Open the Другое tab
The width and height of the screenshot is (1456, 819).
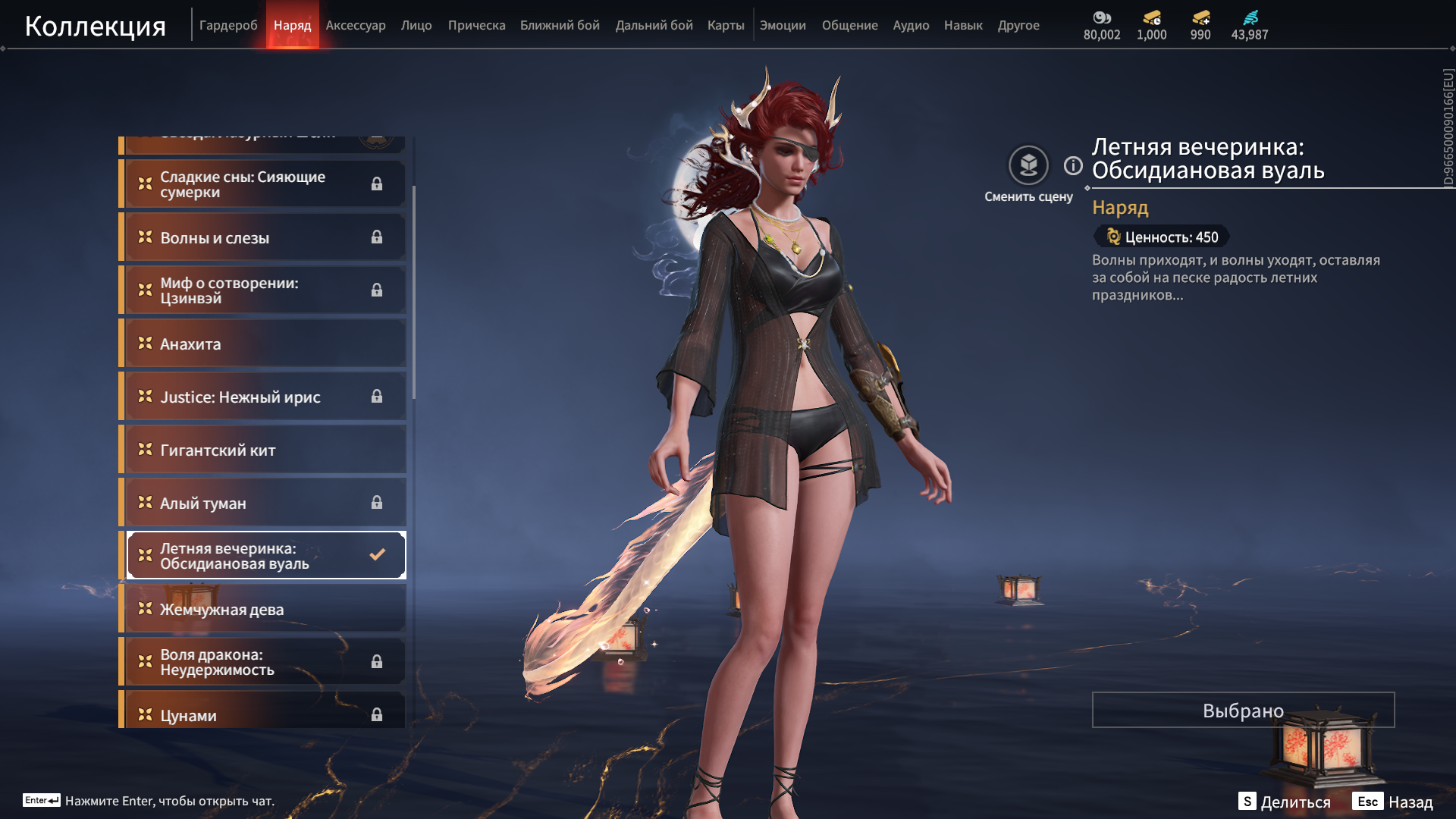click(1018, 25)
